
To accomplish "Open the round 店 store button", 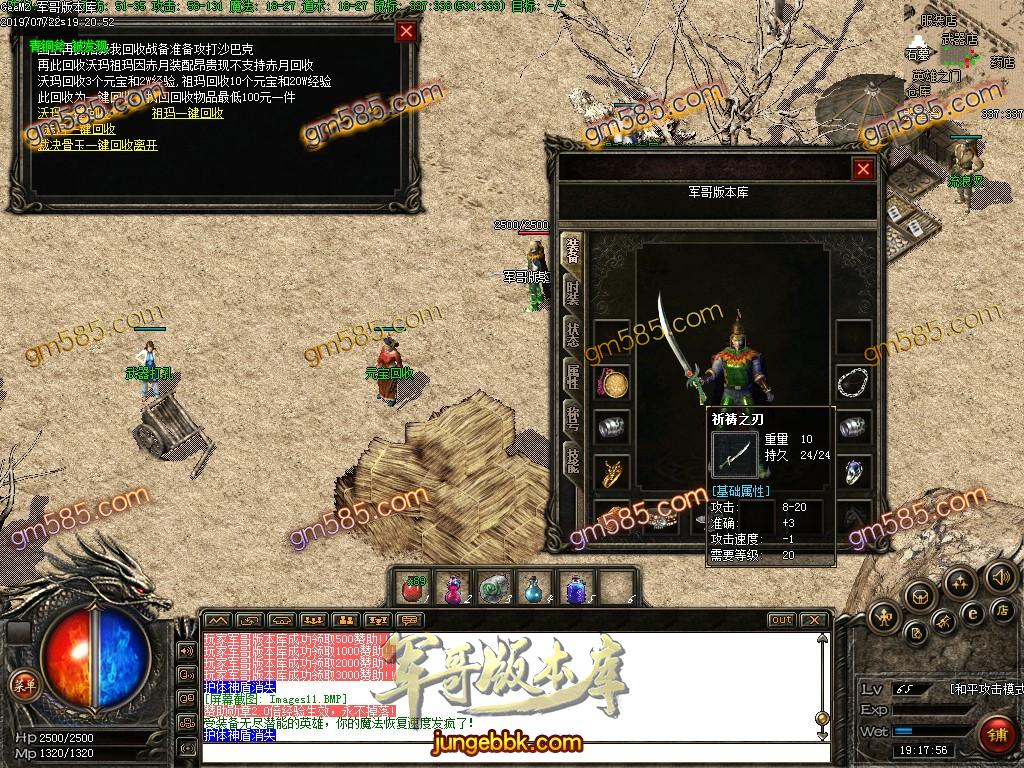I will (1002, 611).
